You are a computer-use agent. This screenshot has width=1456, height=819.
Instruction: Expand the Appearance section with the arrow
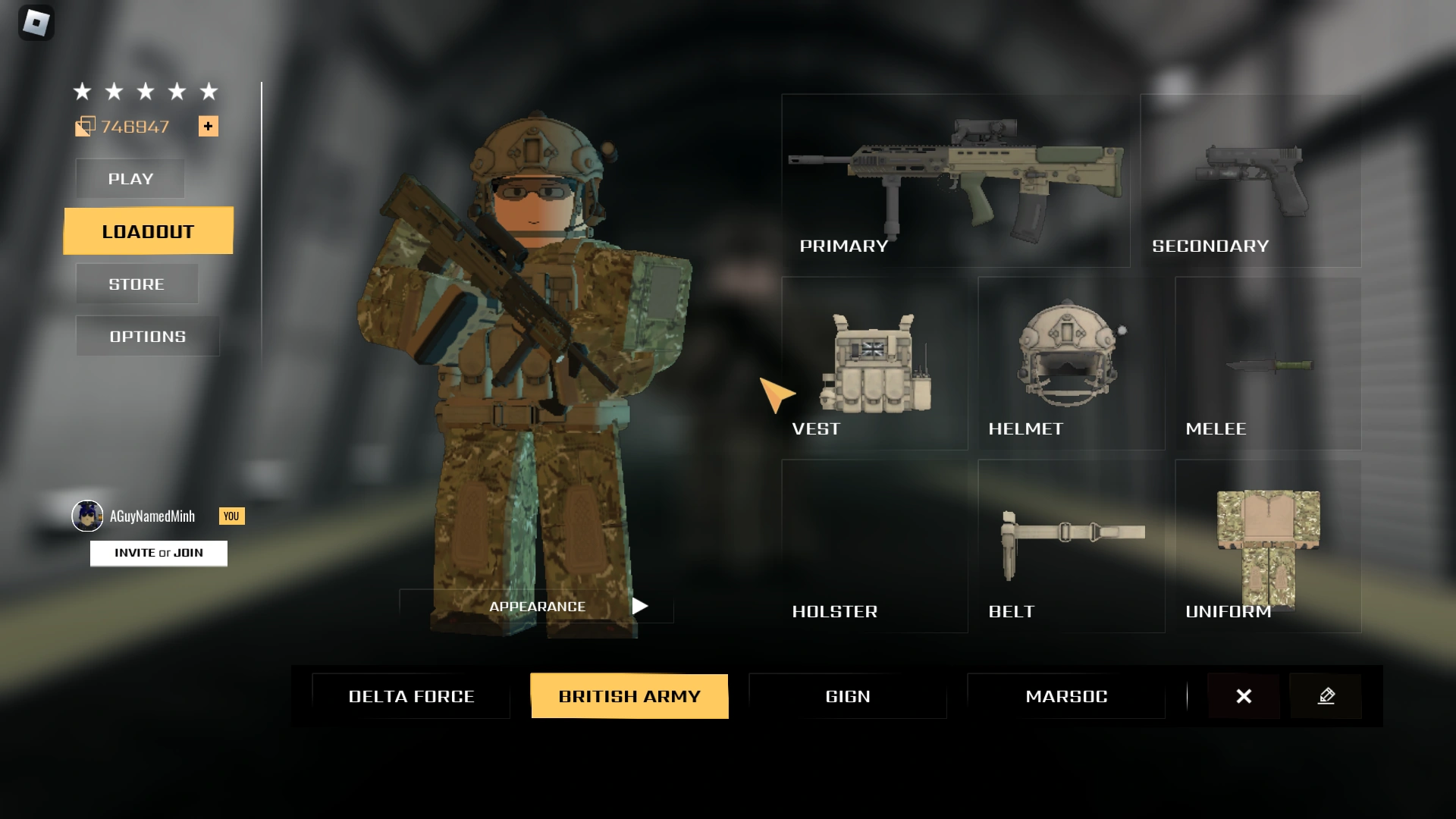[641, 606]
